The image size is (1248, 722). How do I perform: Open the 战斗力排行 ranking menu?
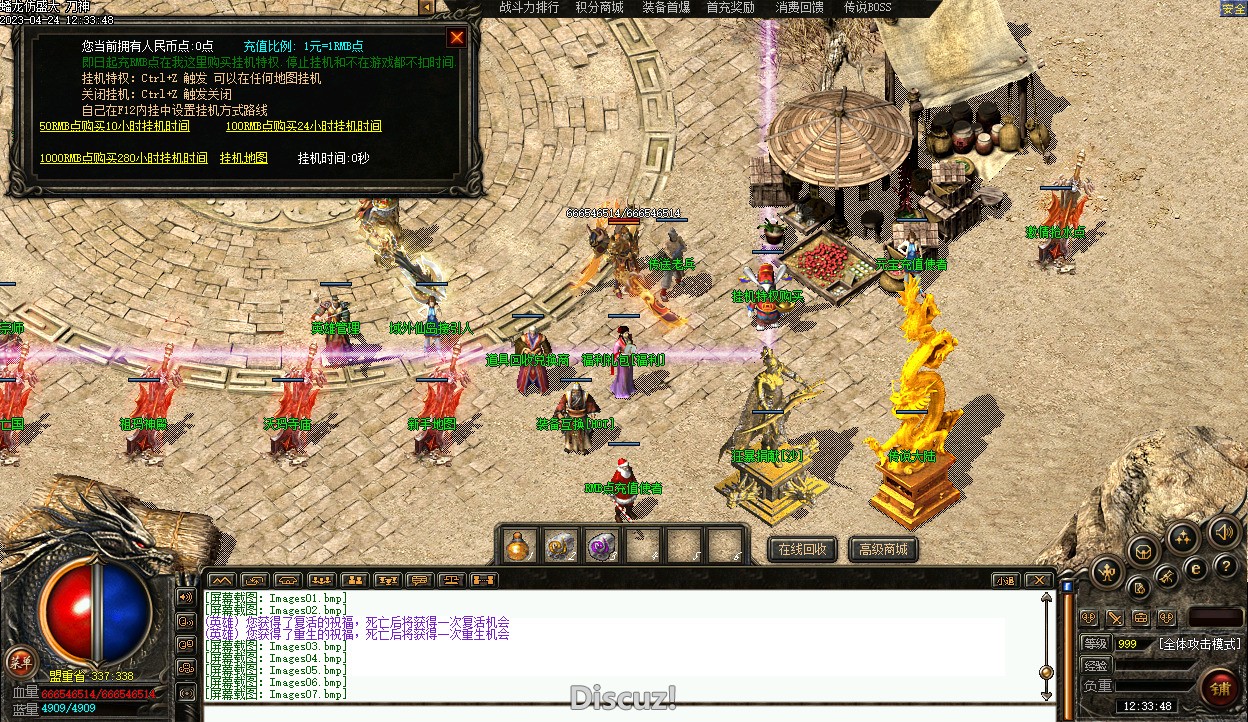coord(529,8)
